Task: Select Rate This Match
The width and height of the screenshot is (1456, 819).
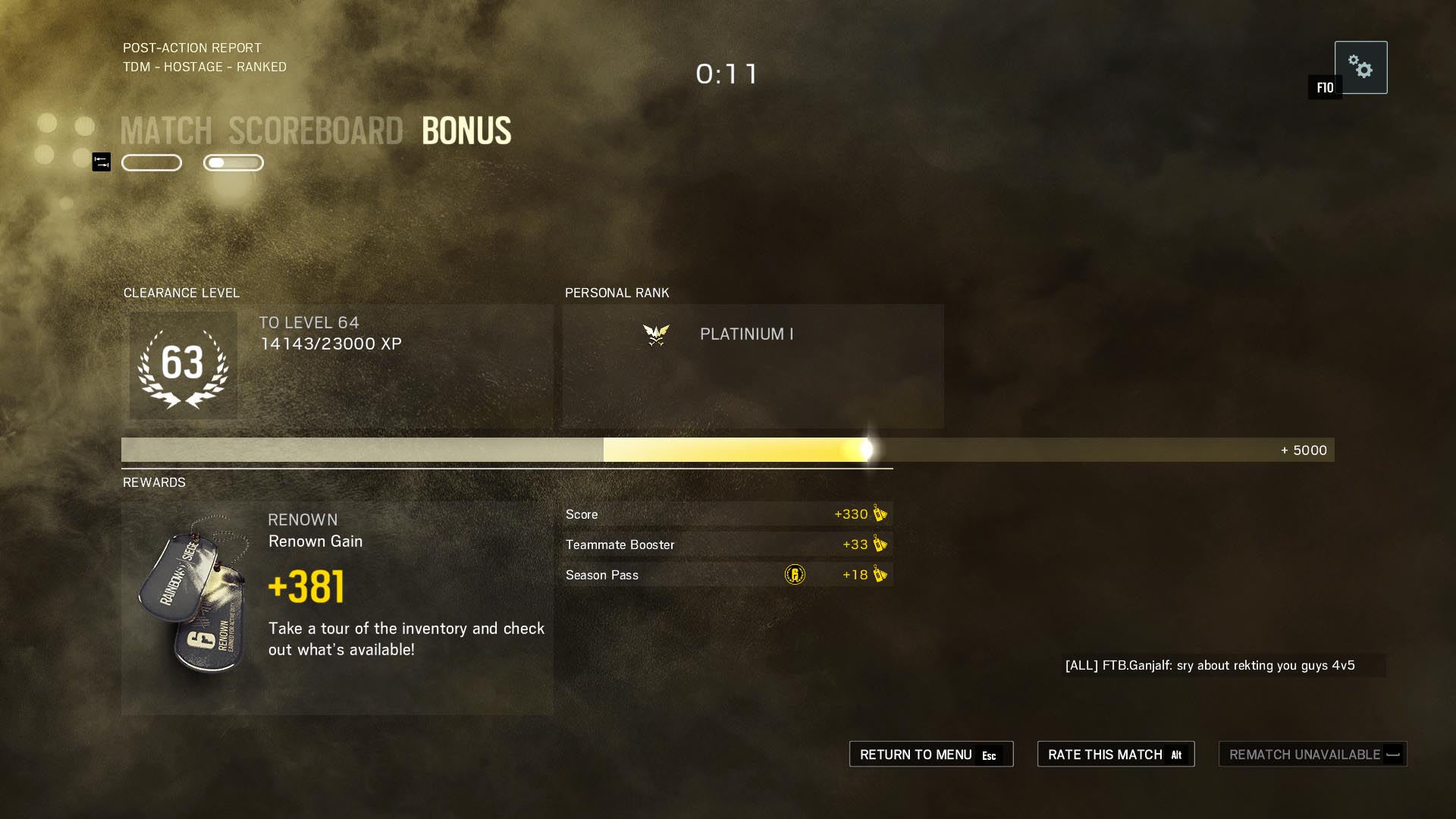Action: 1115,754
